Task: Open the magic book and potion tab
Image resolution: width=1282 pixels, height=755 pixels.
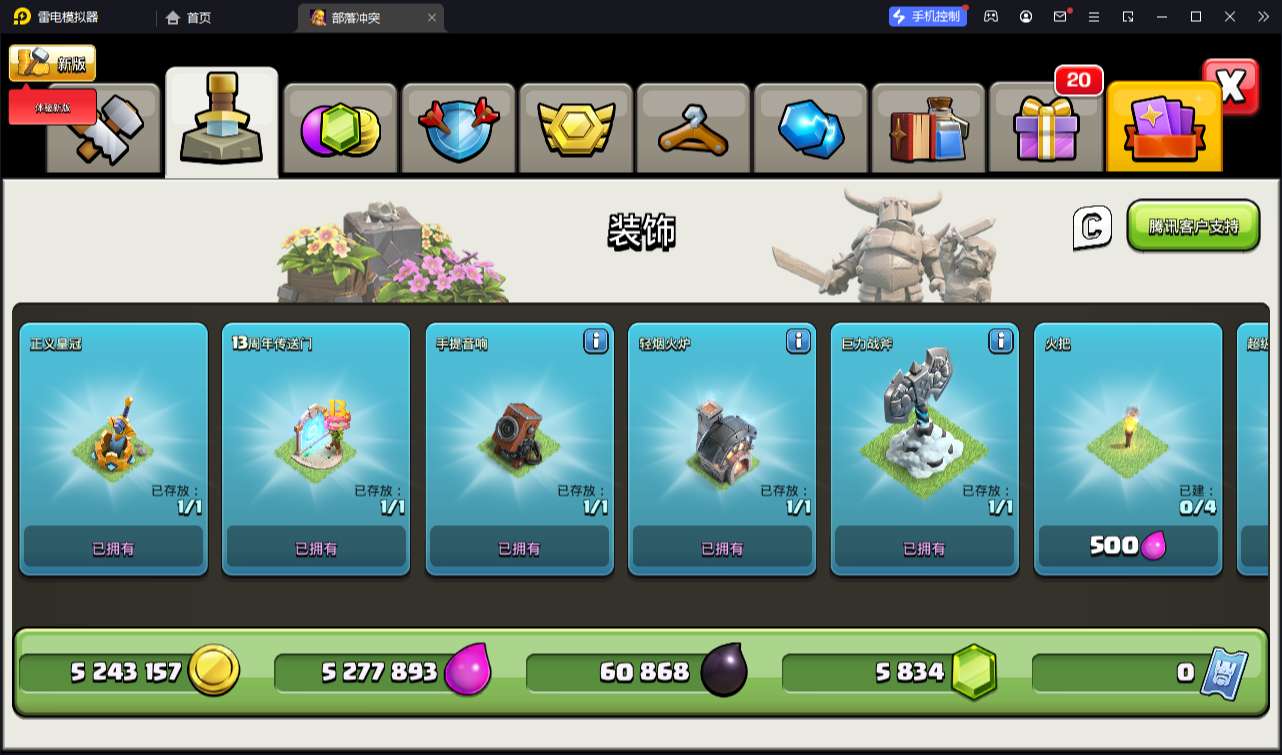Action: [928, 130]
